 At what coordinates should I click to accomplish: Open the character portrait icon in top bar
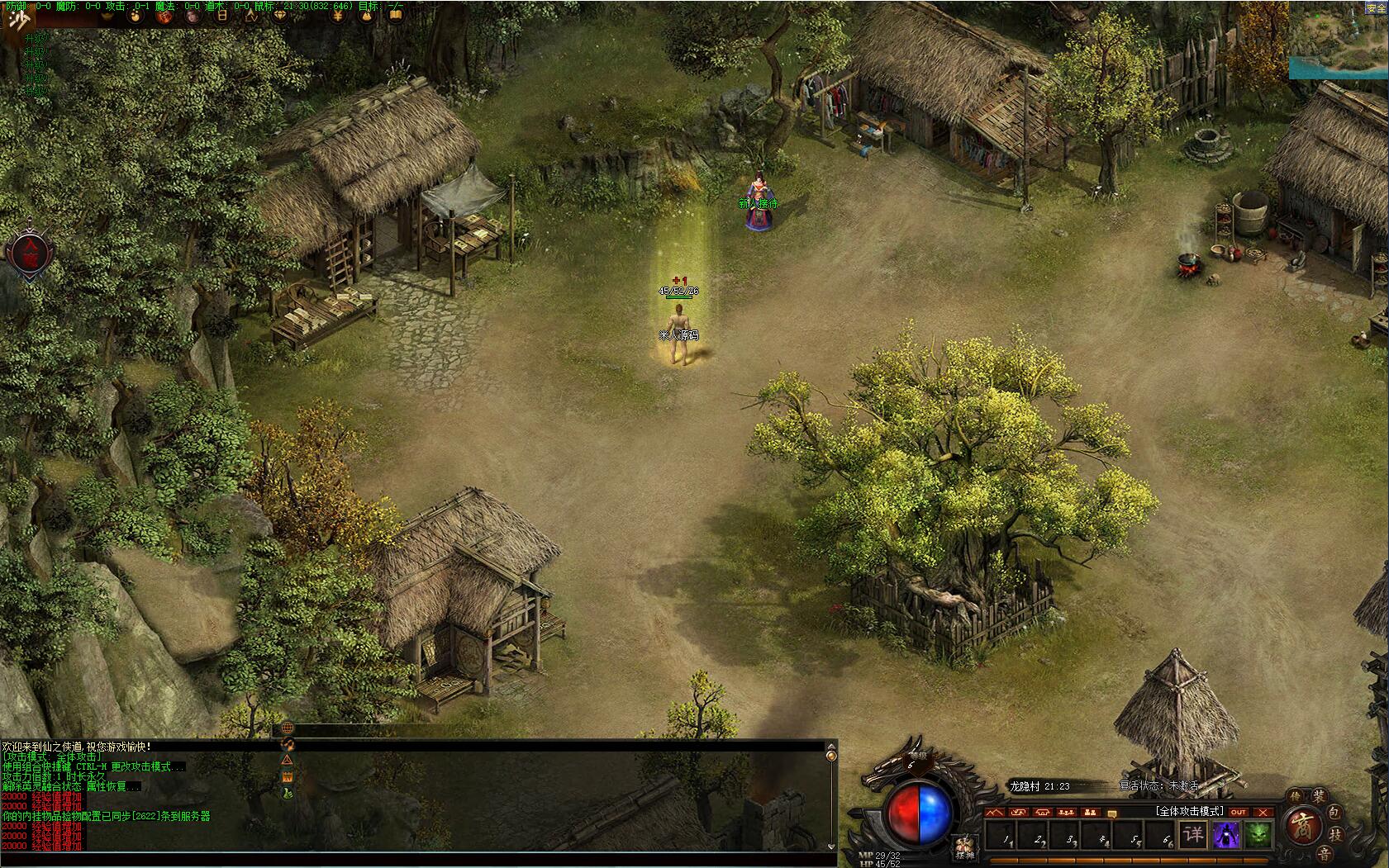[193, 16]
